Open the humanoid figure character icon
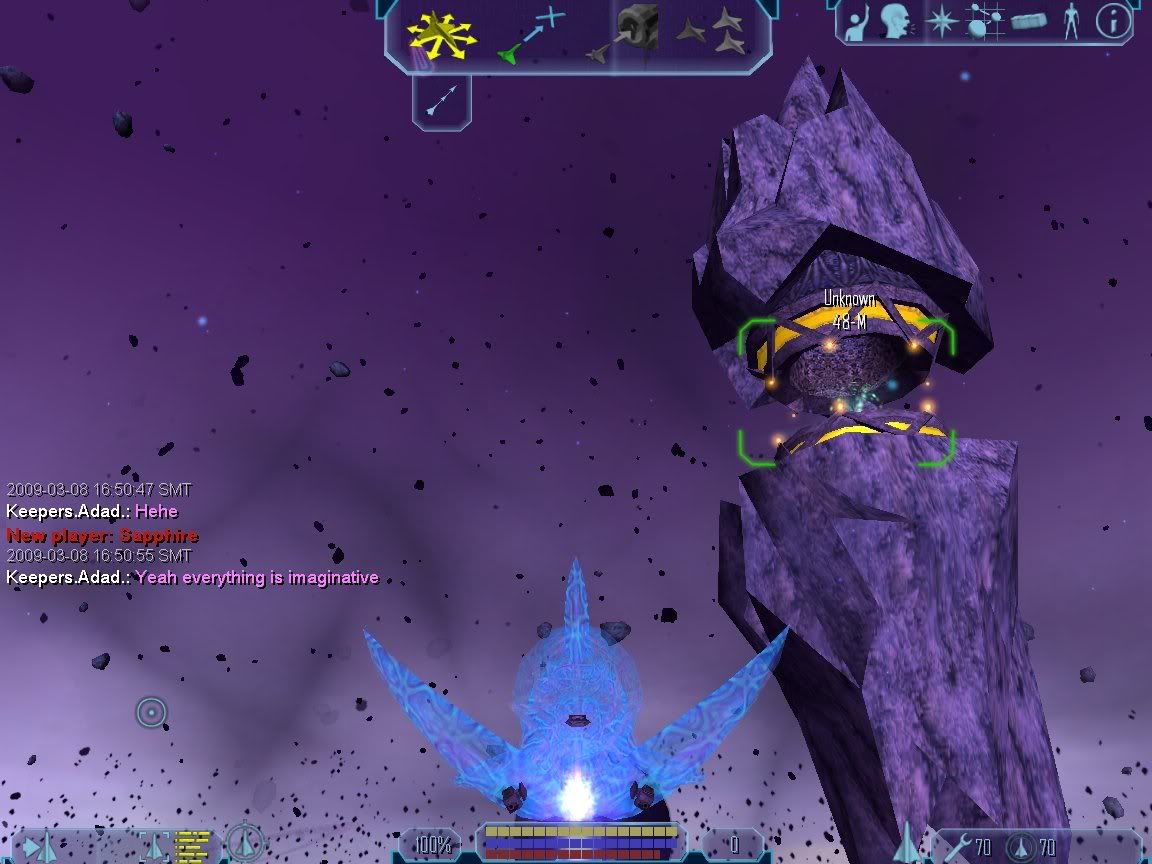Image resolution: width=1152 pixels, height=864 pixels. (1071, 22)
